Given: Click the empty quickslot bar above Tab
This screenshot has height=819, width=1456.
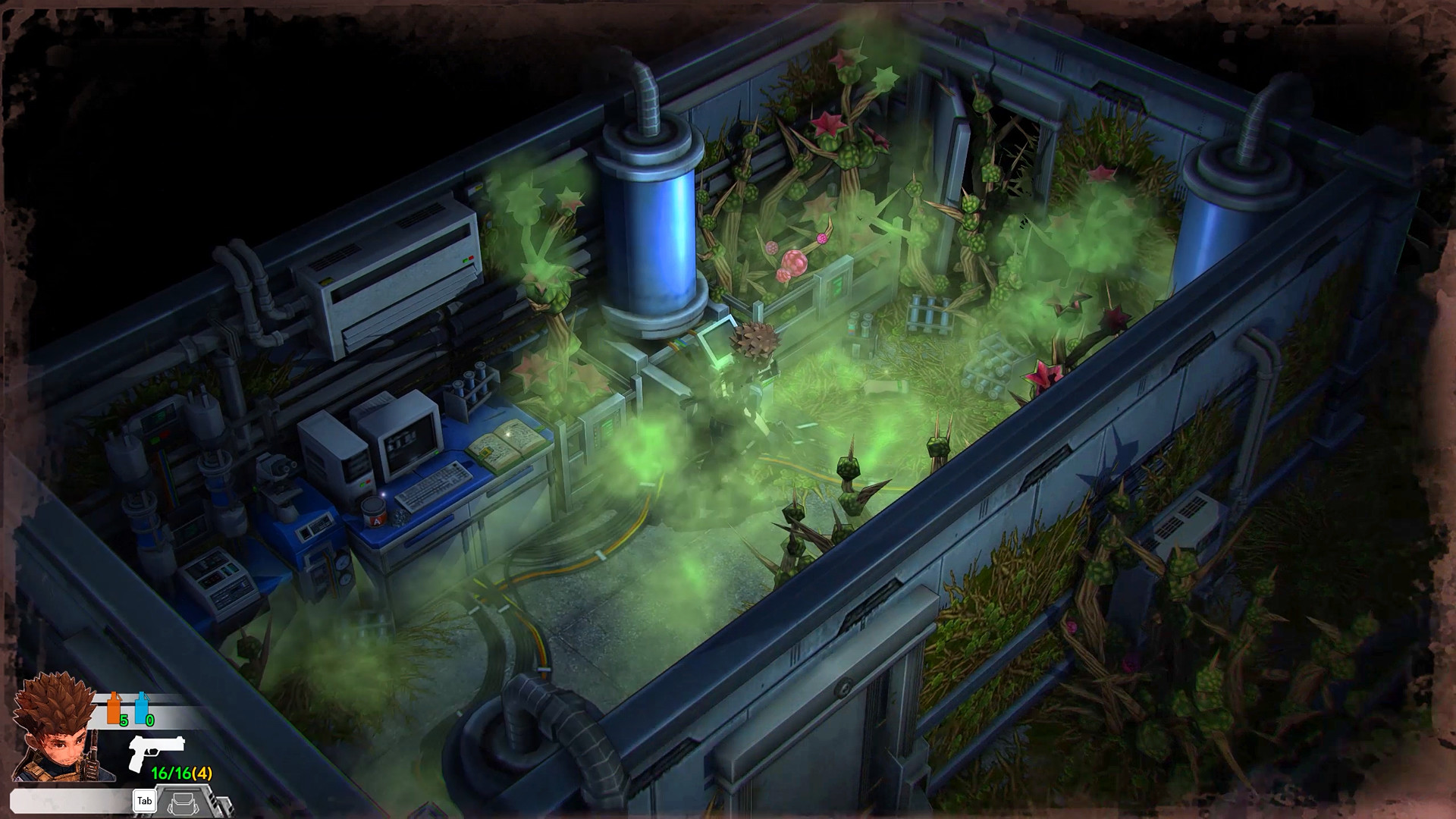Looking at the screenshot, I should 68,800.
